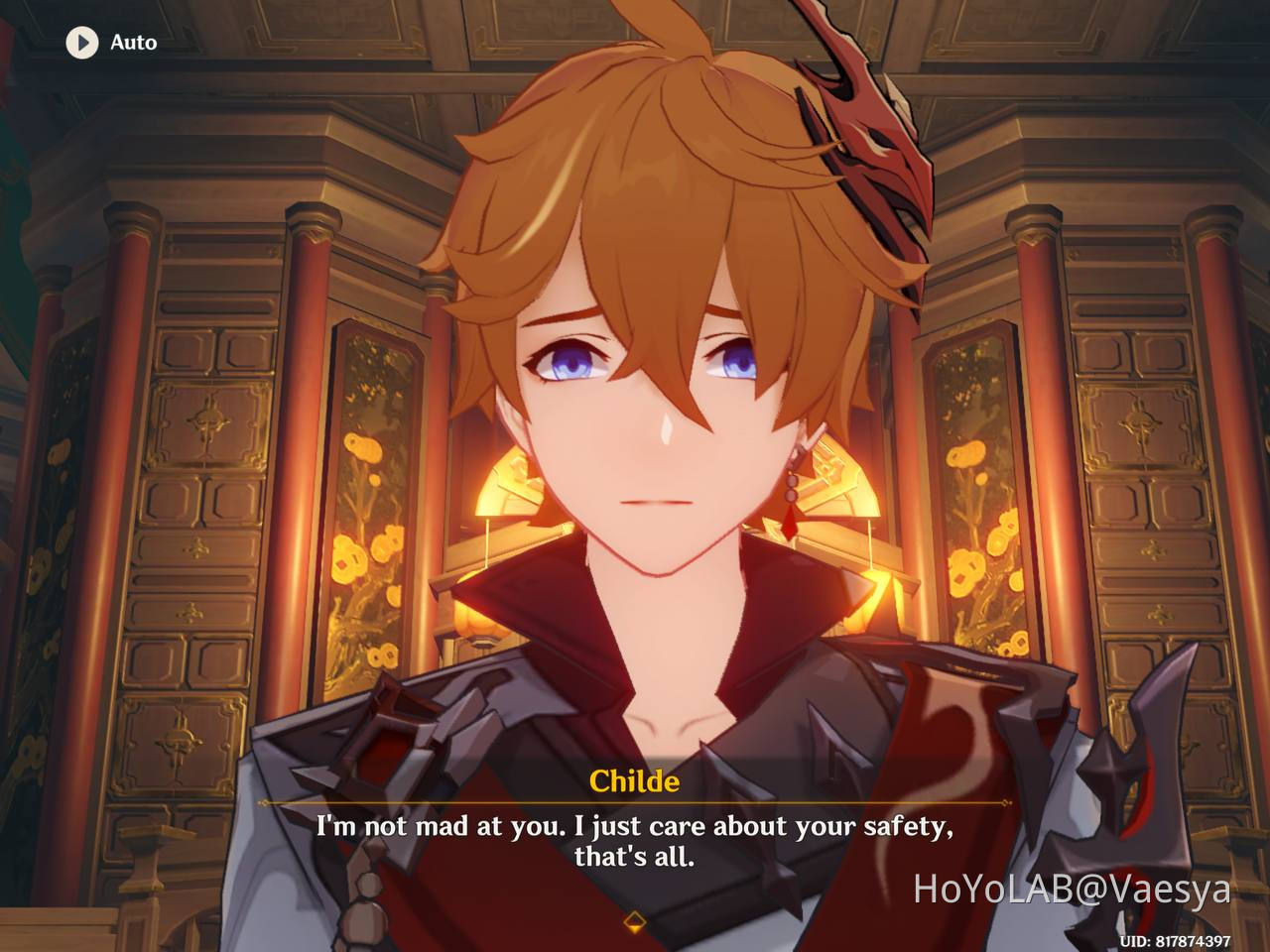Click the speaker name Childe
The image size is (1270, 952).
click(635, 780)
